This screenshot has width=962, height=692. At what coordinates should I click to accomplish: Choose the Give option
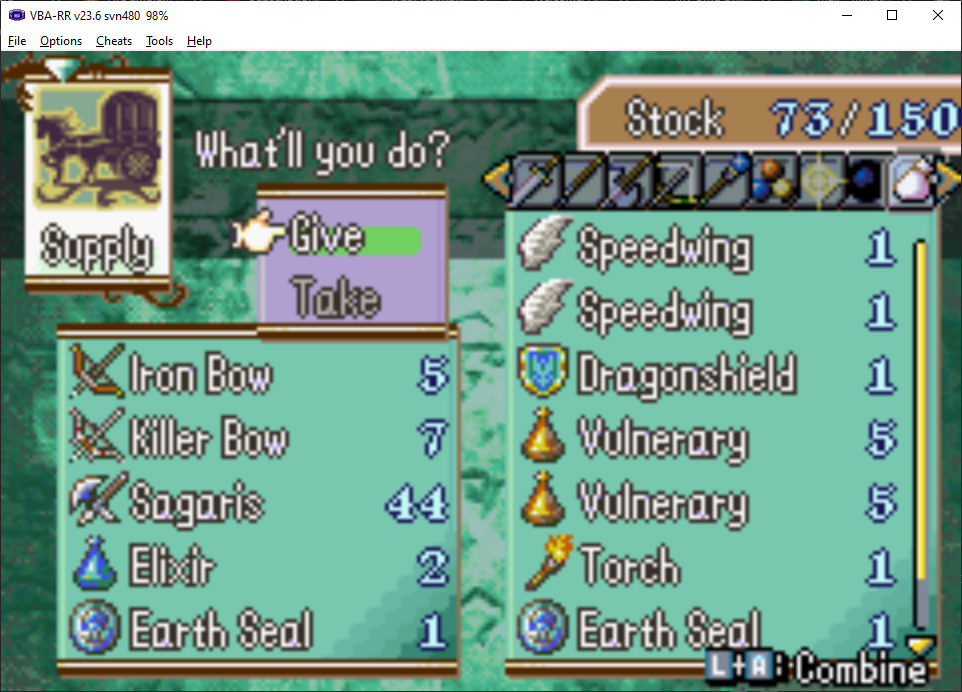(x=327, y=237)
